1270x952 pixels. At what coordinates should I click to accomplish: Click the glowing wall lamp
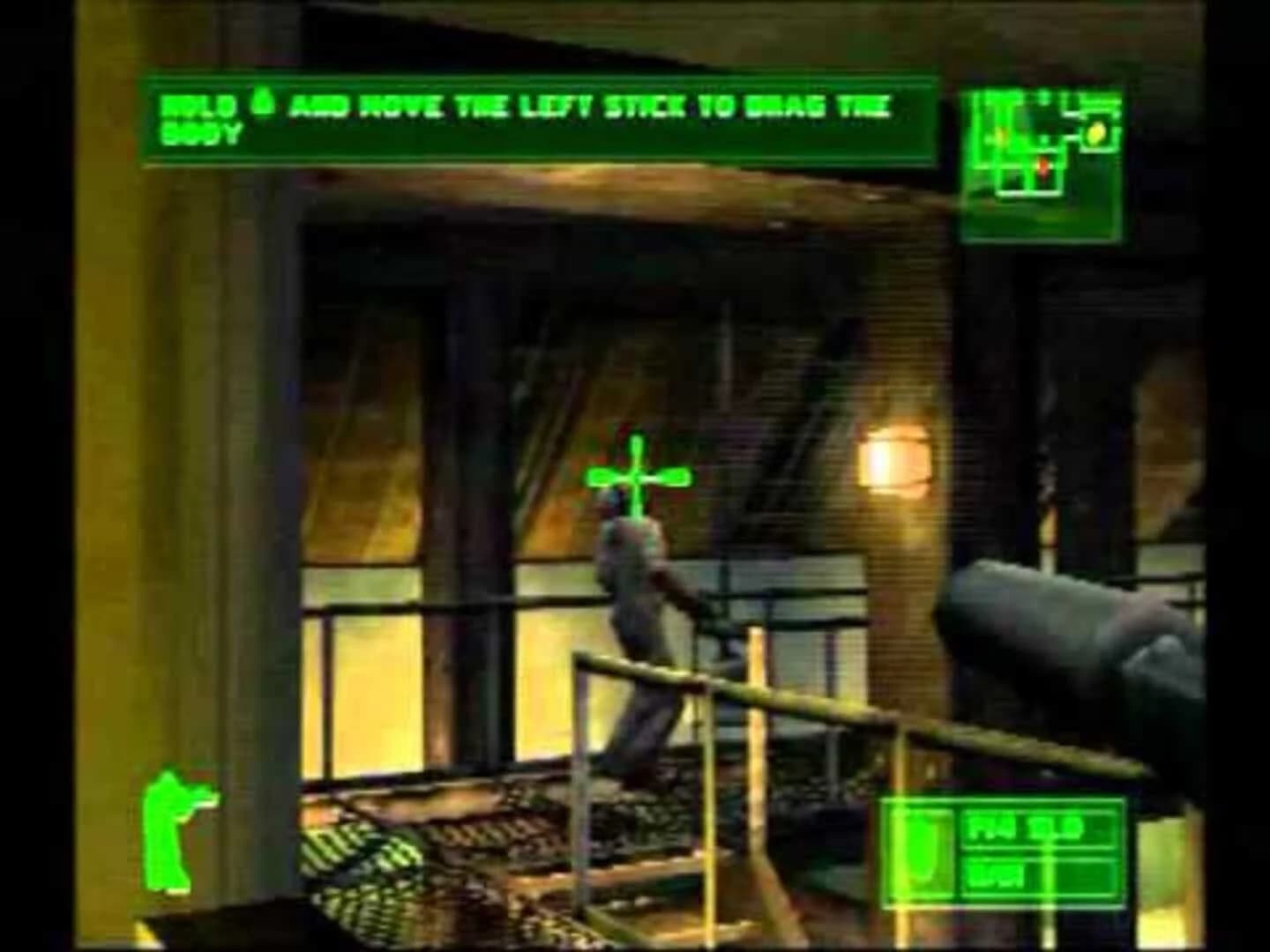click(x=895, y=458)
